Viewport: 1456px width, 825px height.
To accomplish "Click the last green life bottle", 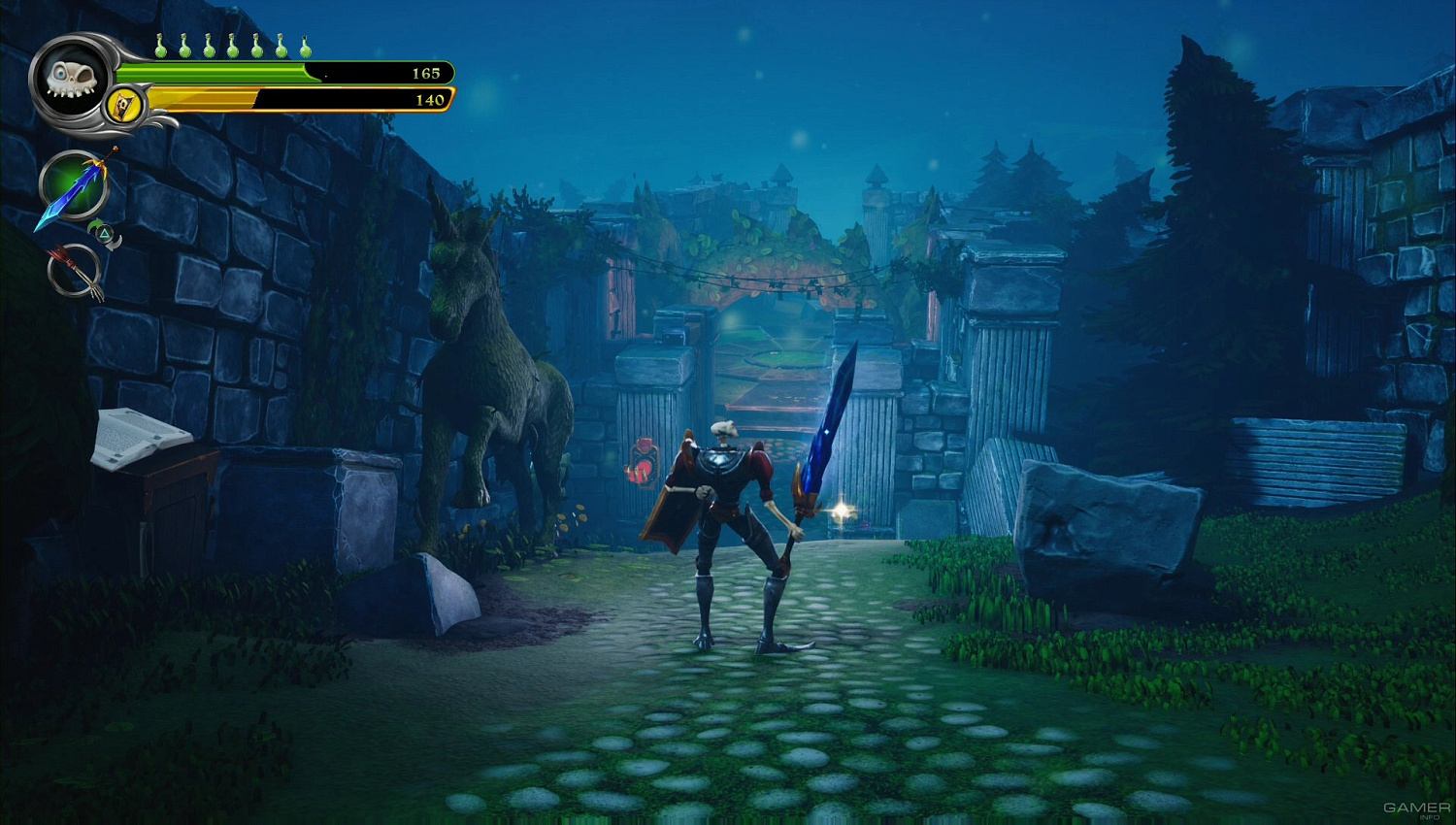I will pos(304,47).
